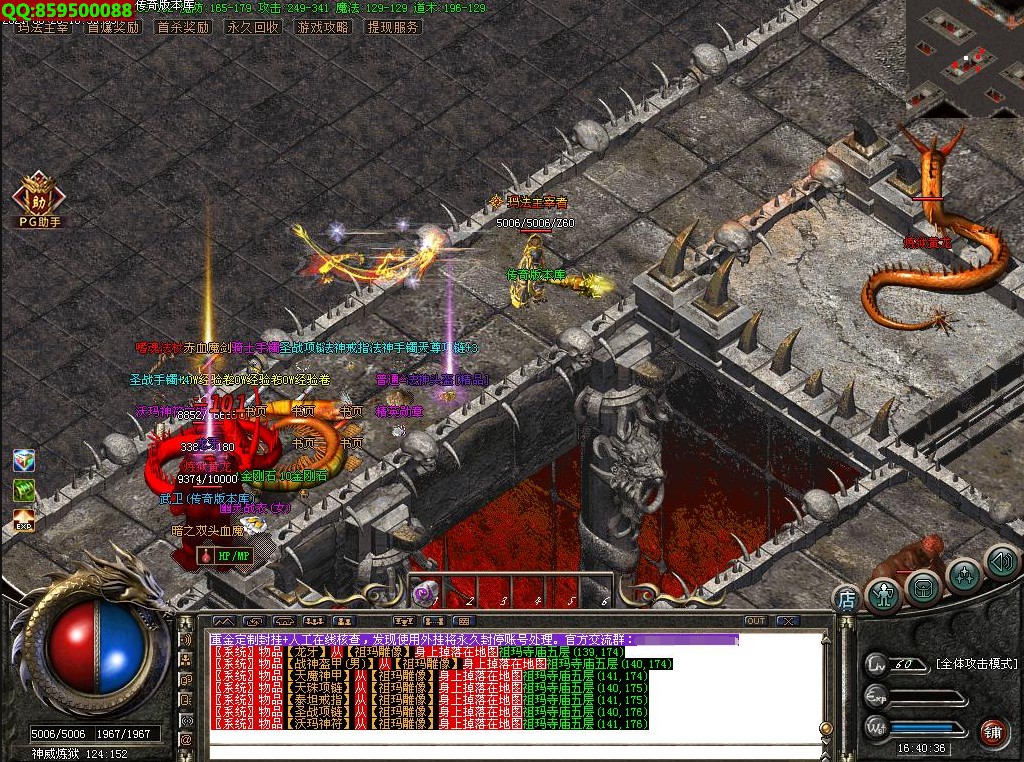Open the 玛法主宰 menu button
The height and width of the screenshot is (762, 1024).
click(43, 27)
